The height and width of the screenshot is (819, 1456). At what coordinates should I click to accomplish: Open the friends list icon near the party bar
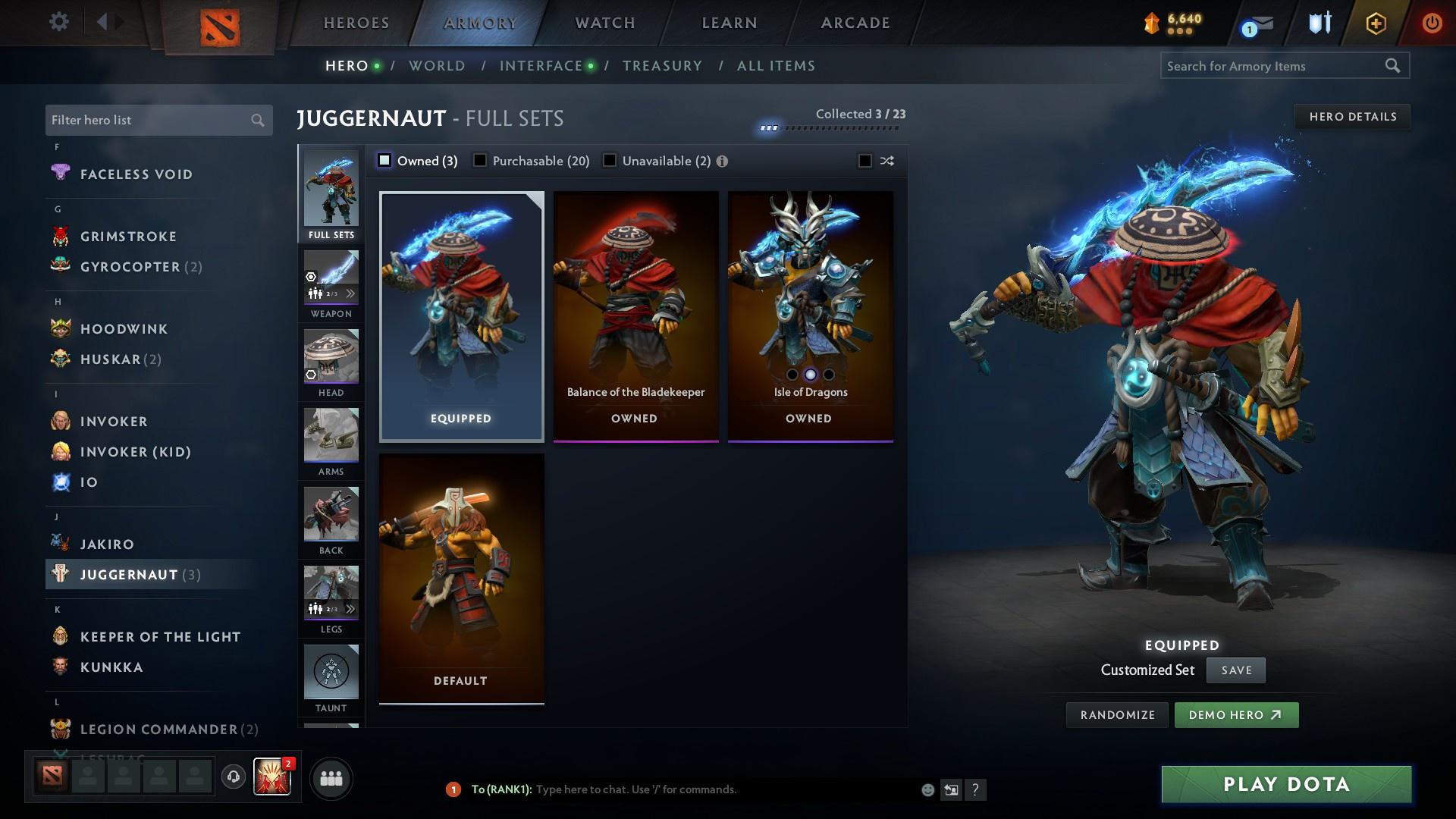[330, 777]
